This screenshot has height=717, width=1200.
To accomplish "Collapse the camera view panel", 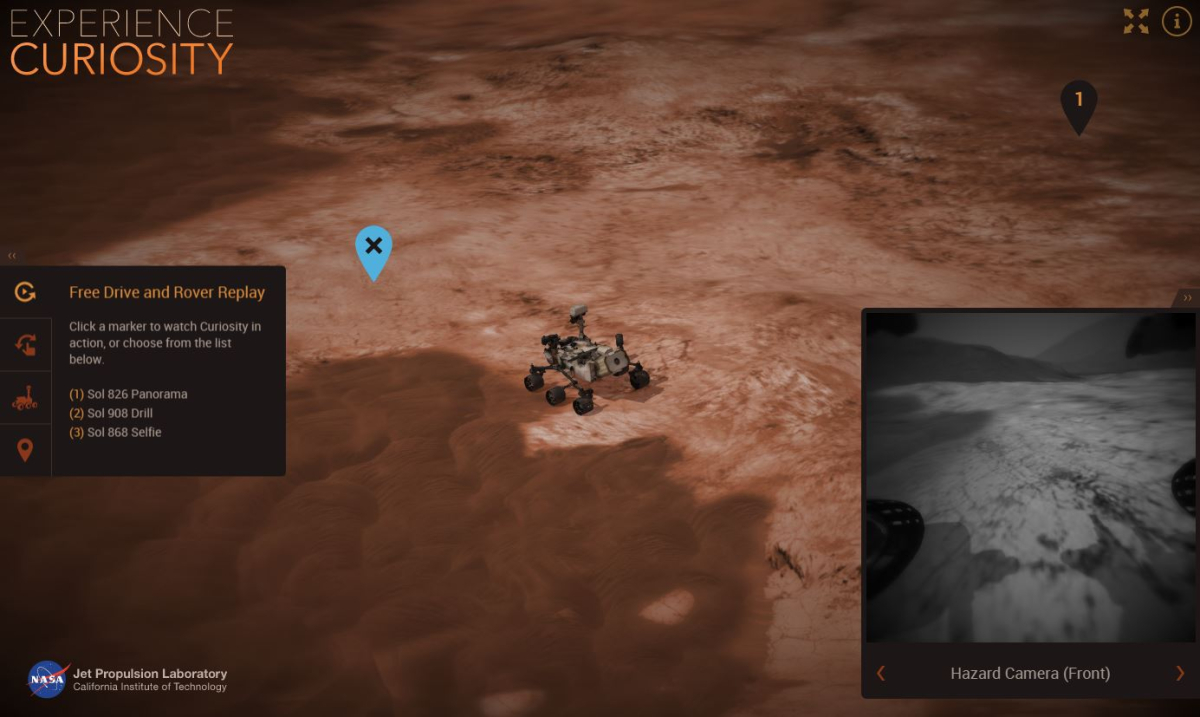I will point(1187,297).
